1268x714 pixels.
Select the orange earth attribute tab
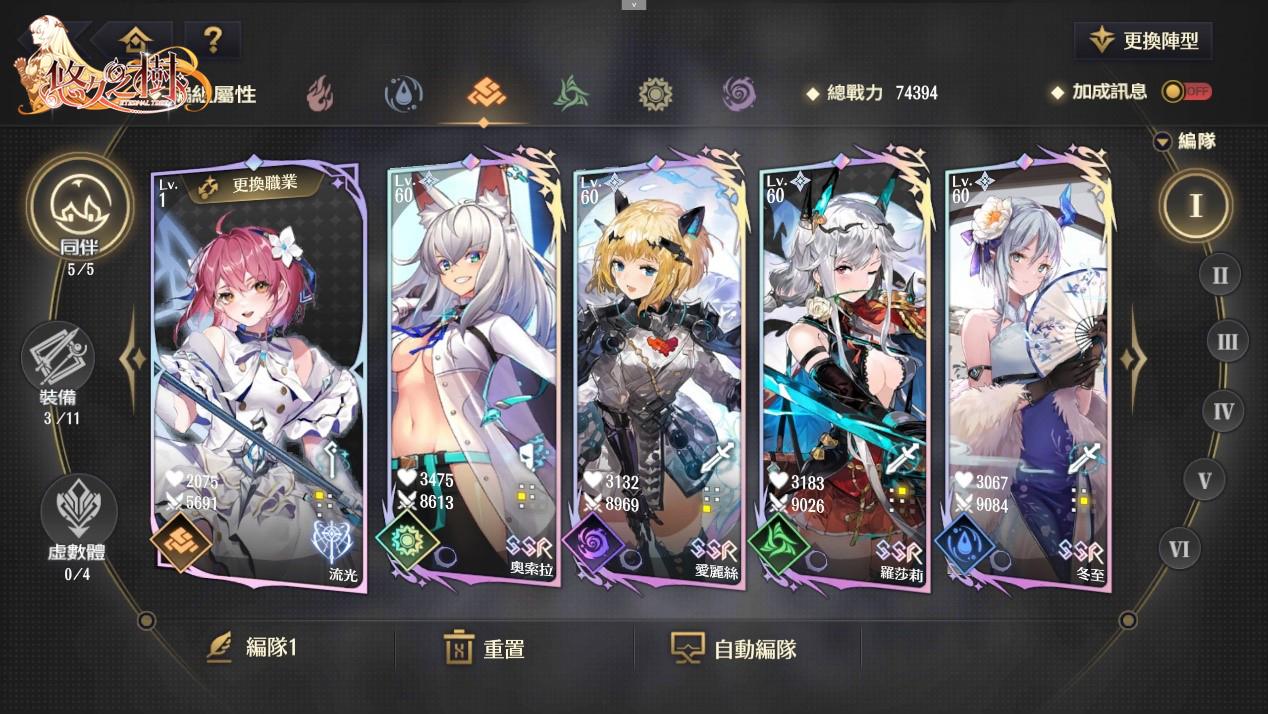pyautogui.click(x=486, y=94)
